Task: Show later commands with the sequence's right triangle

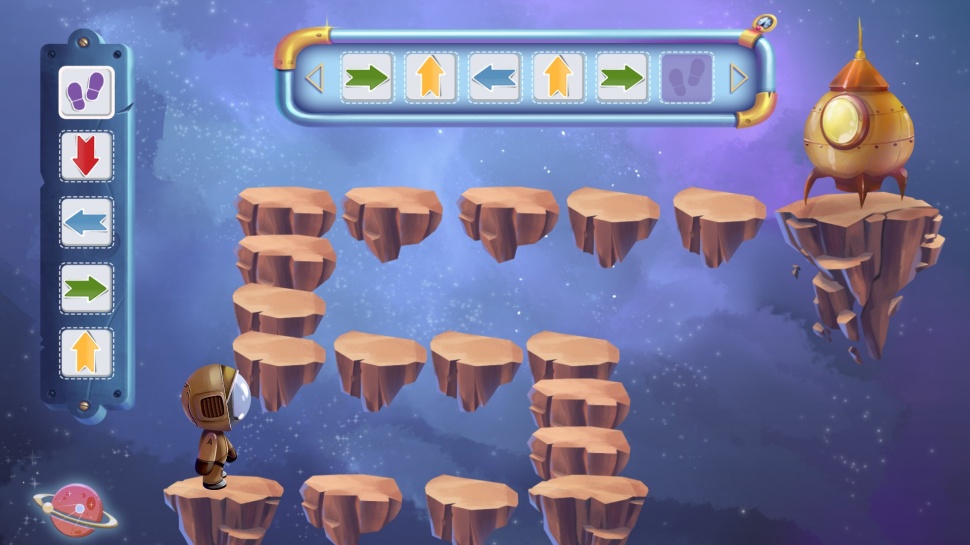Action: 739,78
